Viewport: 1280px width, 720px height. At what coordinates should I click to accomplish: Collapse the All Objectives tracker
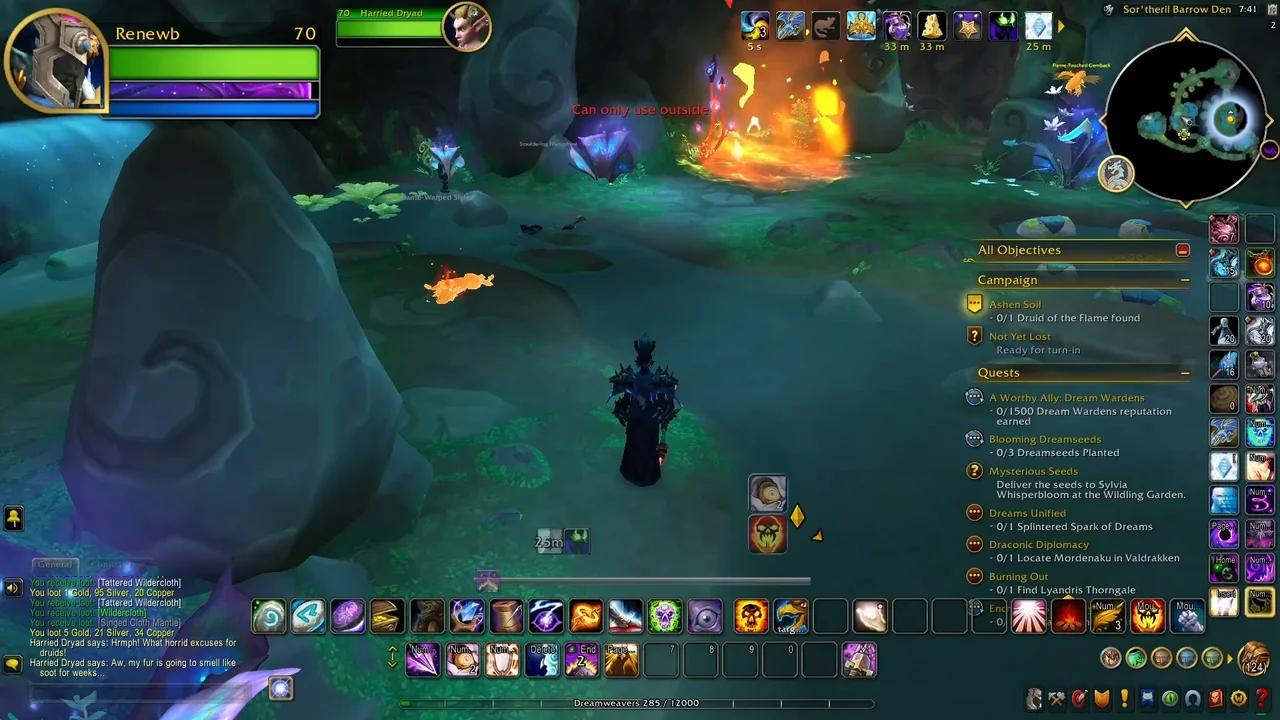[x=1182, y=250]
